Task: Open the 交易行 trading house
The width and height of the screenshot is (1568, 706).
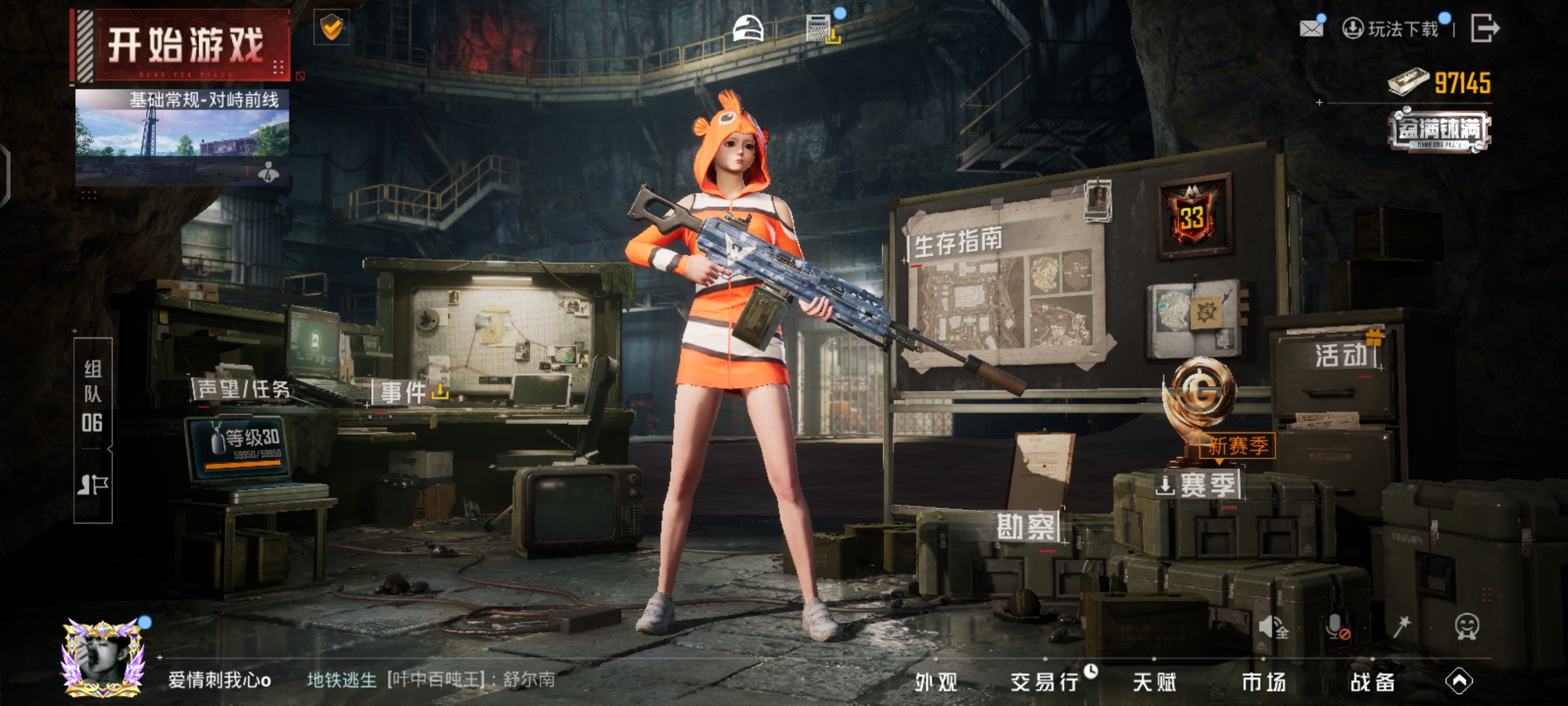Action: [x=1044, y=682]
